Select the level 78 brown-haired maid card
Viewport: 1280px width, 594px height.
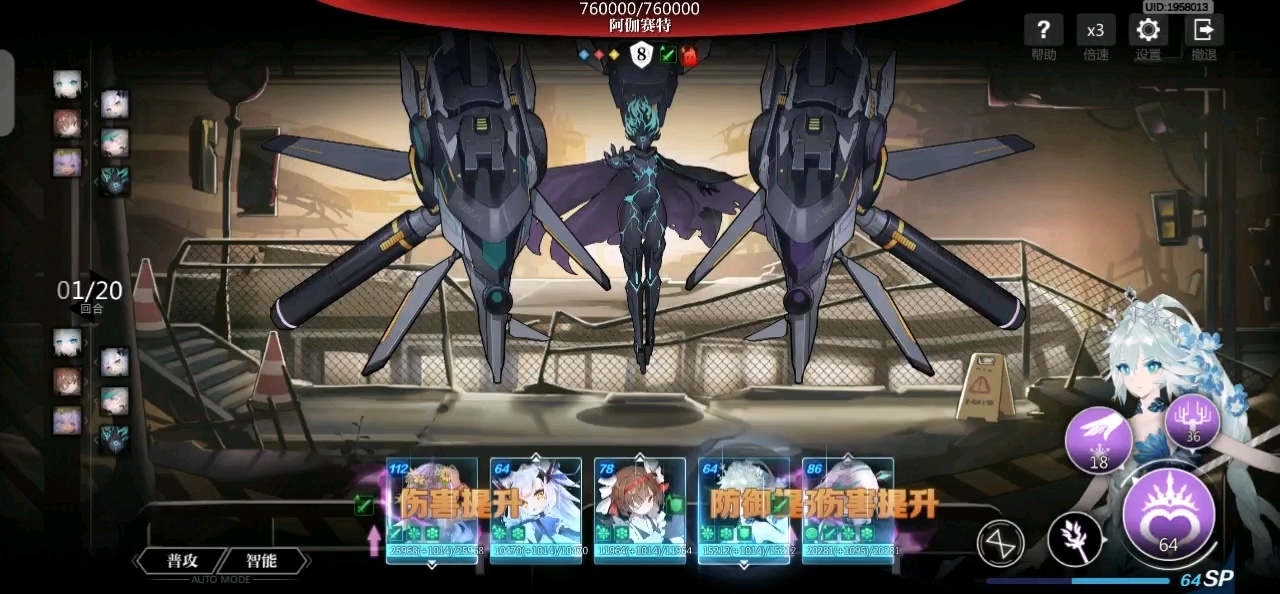[640, 510]
